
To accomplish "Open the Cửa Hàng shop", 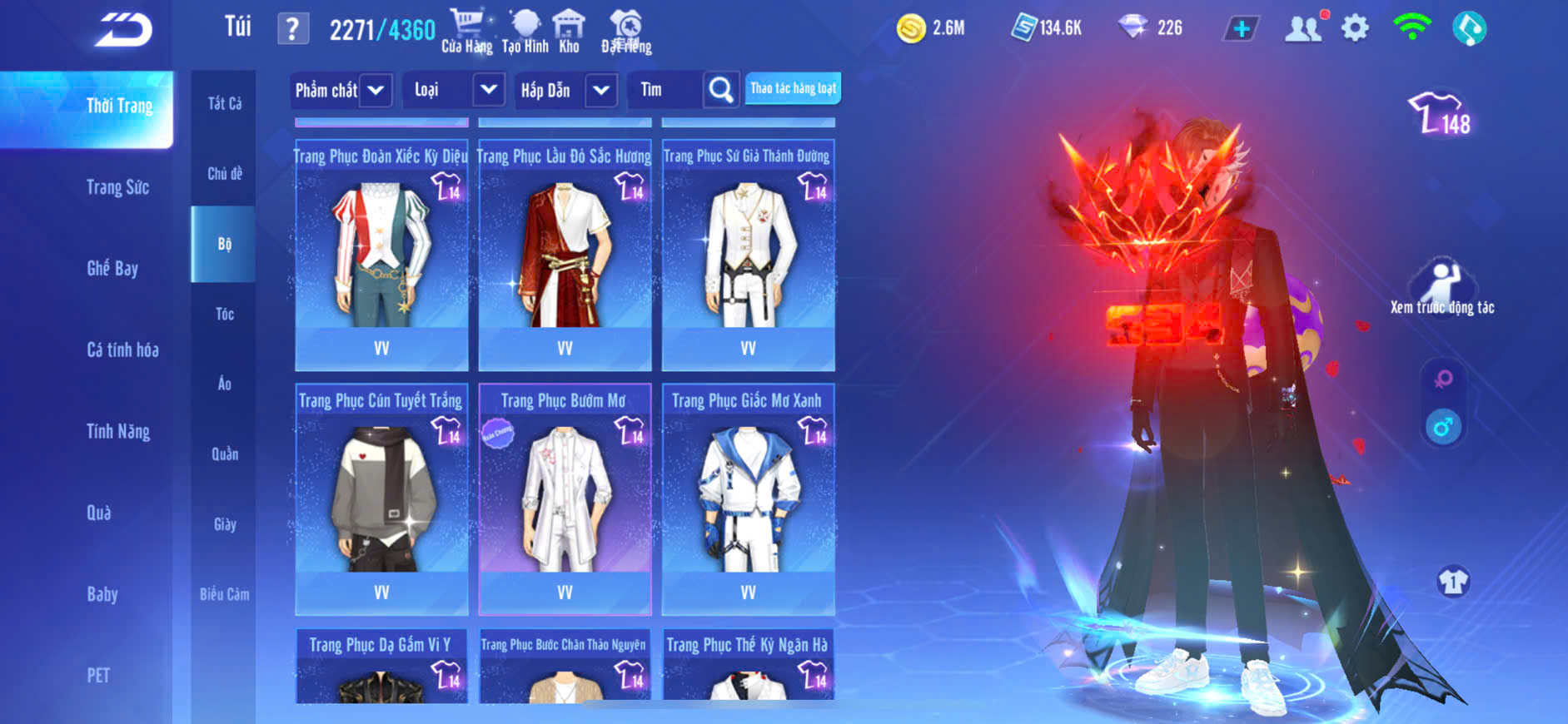I will (x=466, y=31).
